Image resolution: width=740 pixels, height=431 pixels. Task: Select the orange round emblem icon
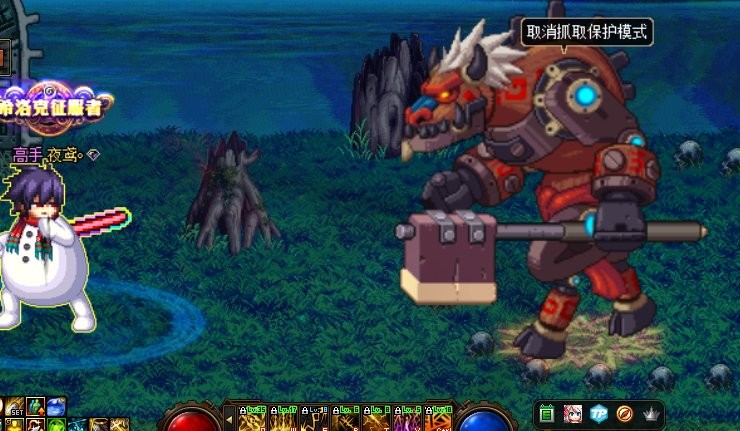coord(624,412)
